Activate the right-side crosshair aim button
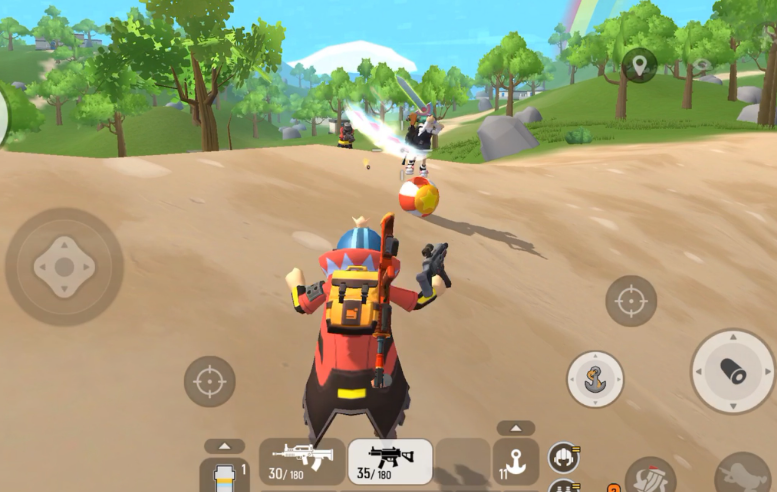This screenshot has width=777, height=492. pos(631,300)
